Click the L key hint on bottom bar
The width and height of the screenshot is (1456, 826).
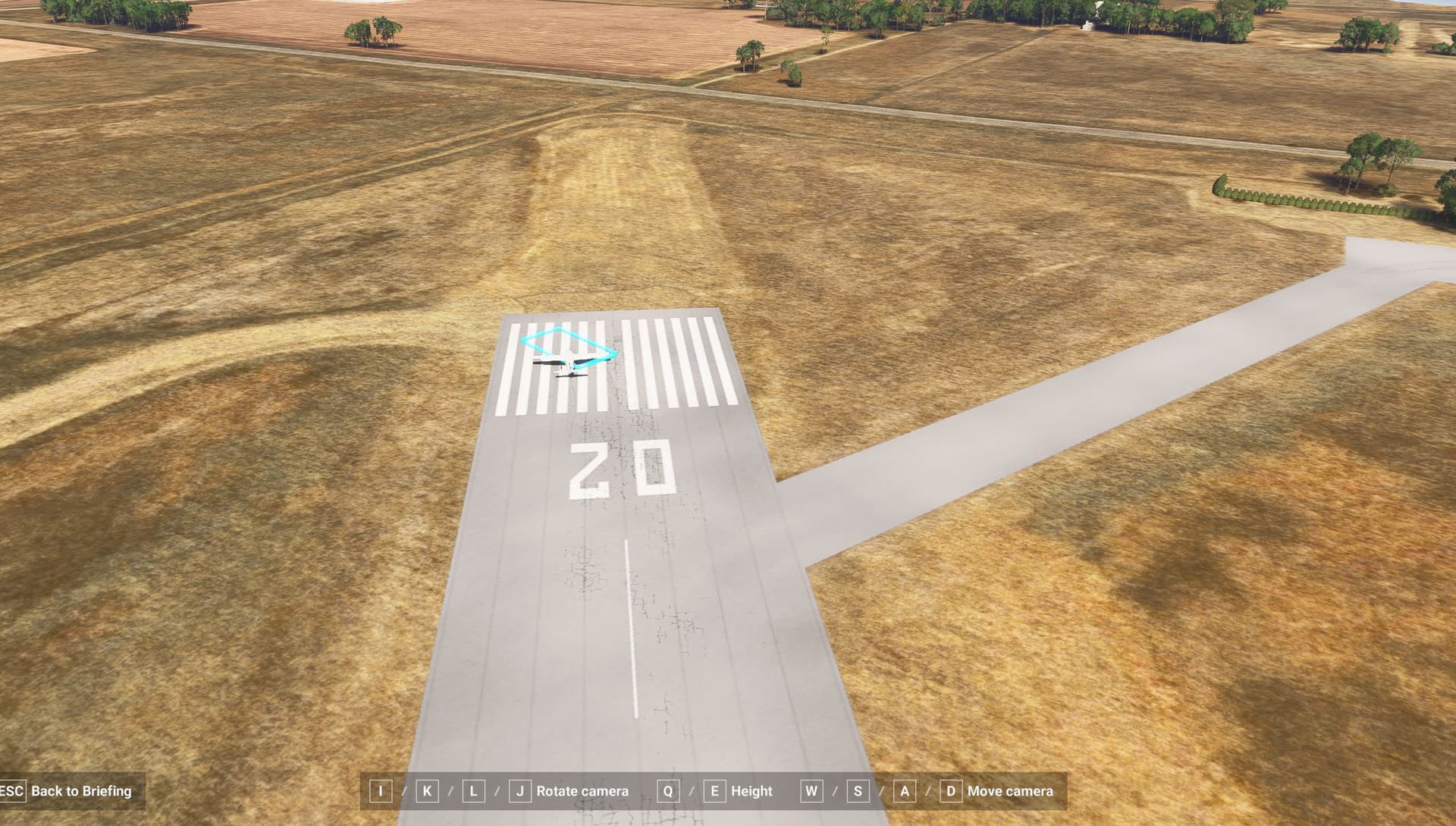click(x=473, y=791)
